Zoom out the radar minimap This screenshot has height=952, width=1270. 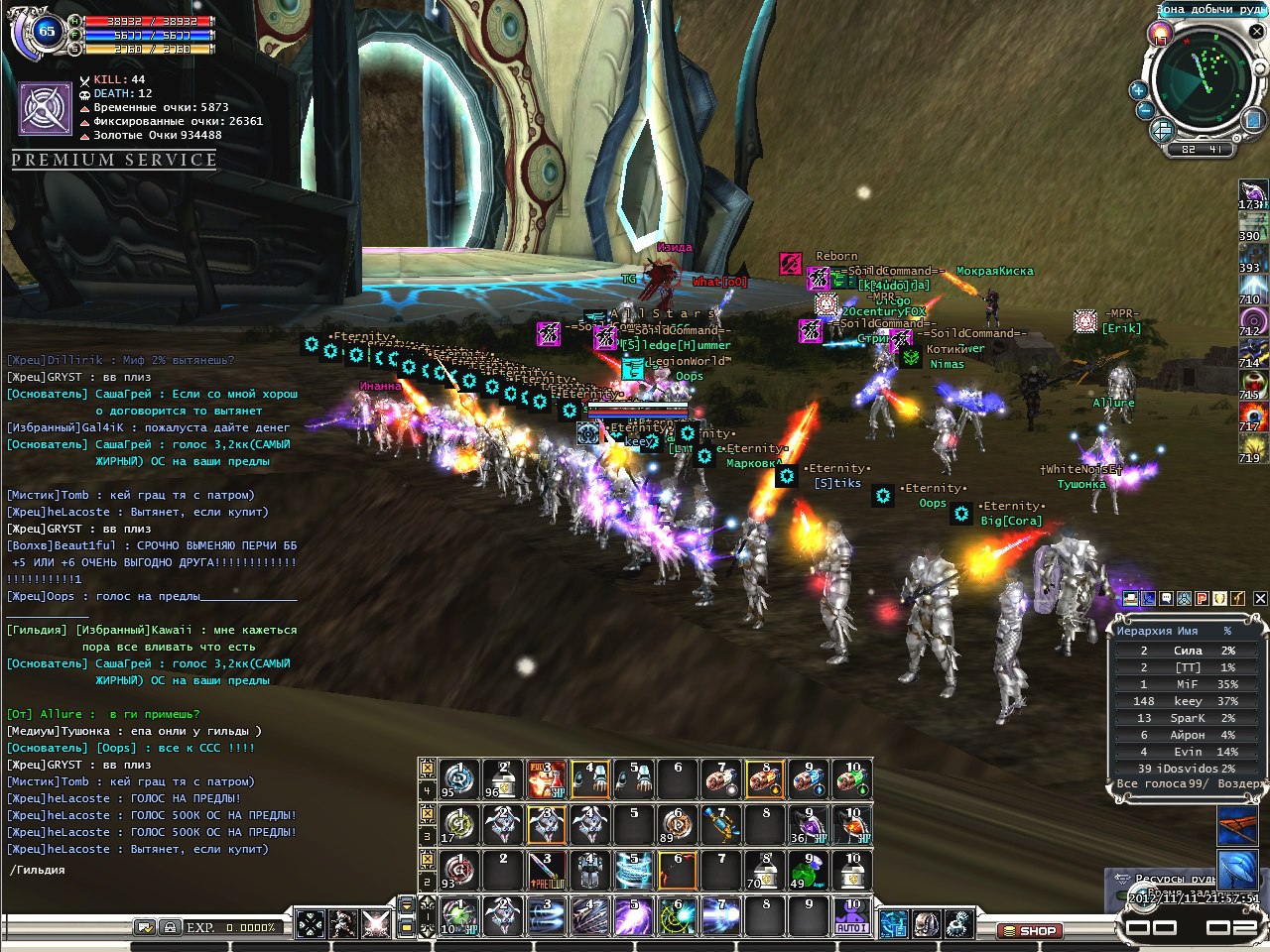tap(1144, 111)
